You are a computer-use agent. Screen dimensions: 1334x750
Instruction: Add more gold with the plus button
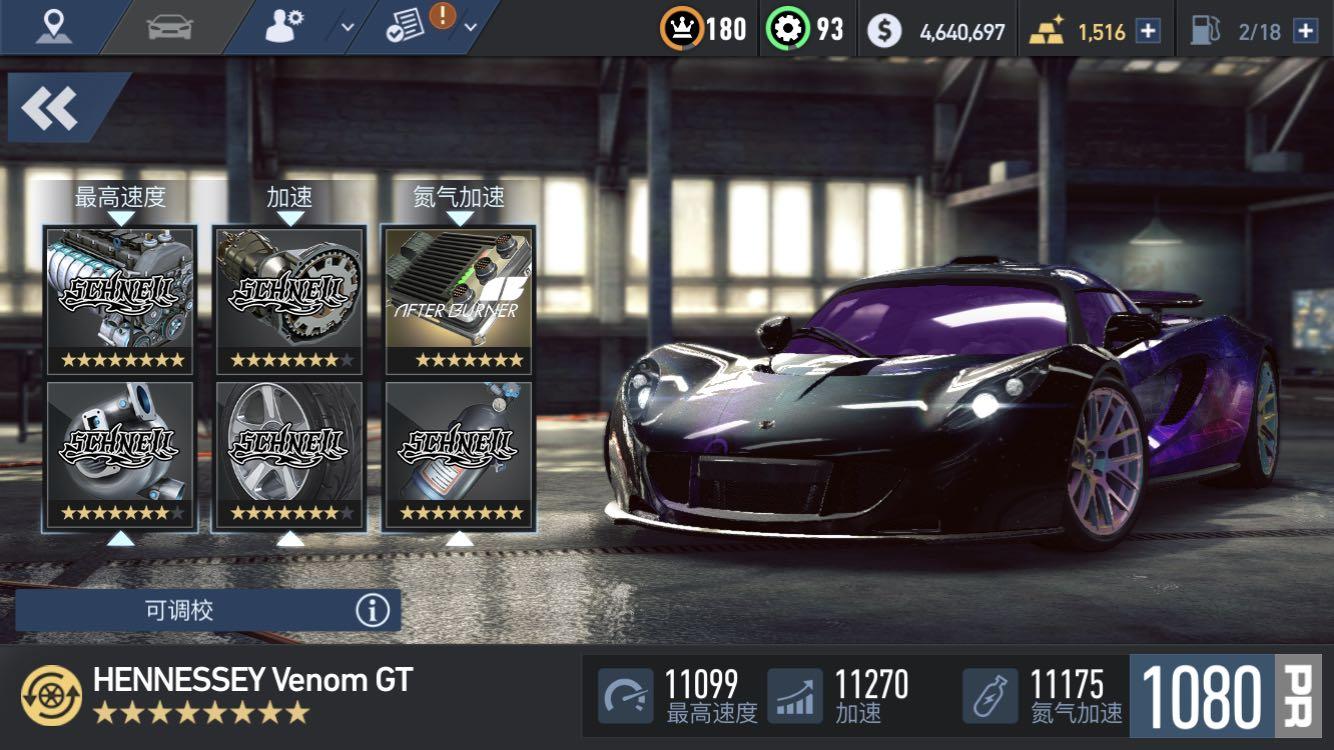click(x=1149, y=31)
